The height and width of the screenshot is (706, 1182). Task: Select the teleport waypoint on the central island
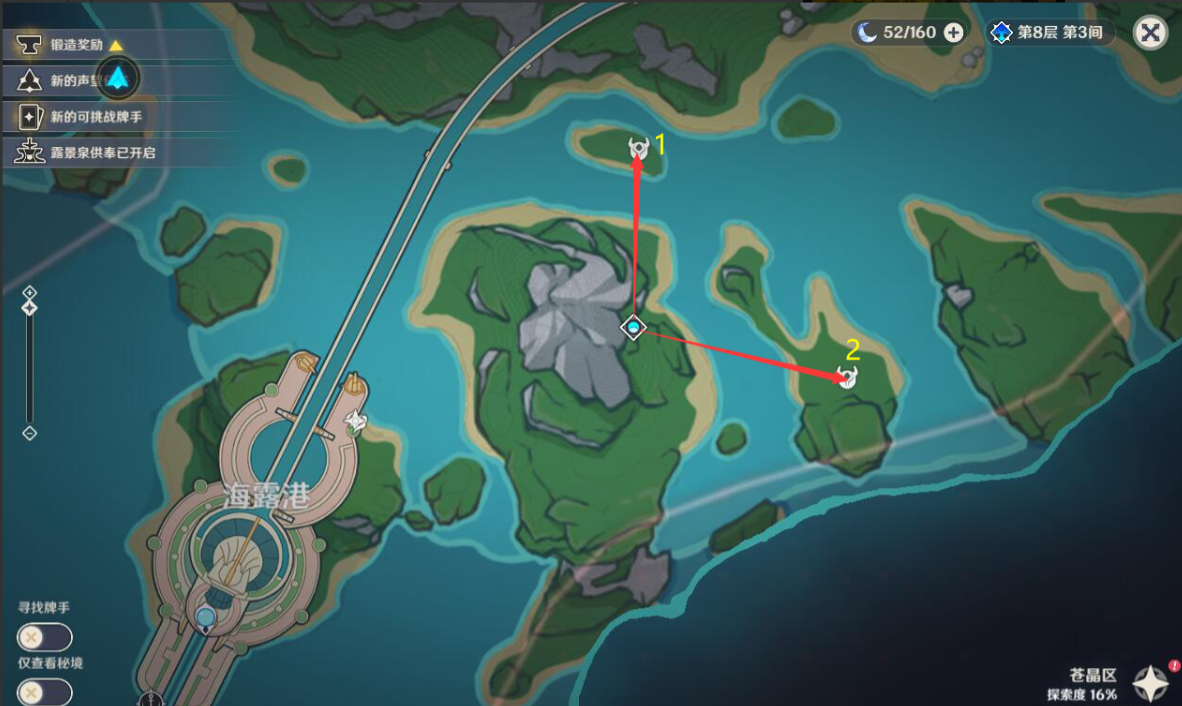point(632,327)
